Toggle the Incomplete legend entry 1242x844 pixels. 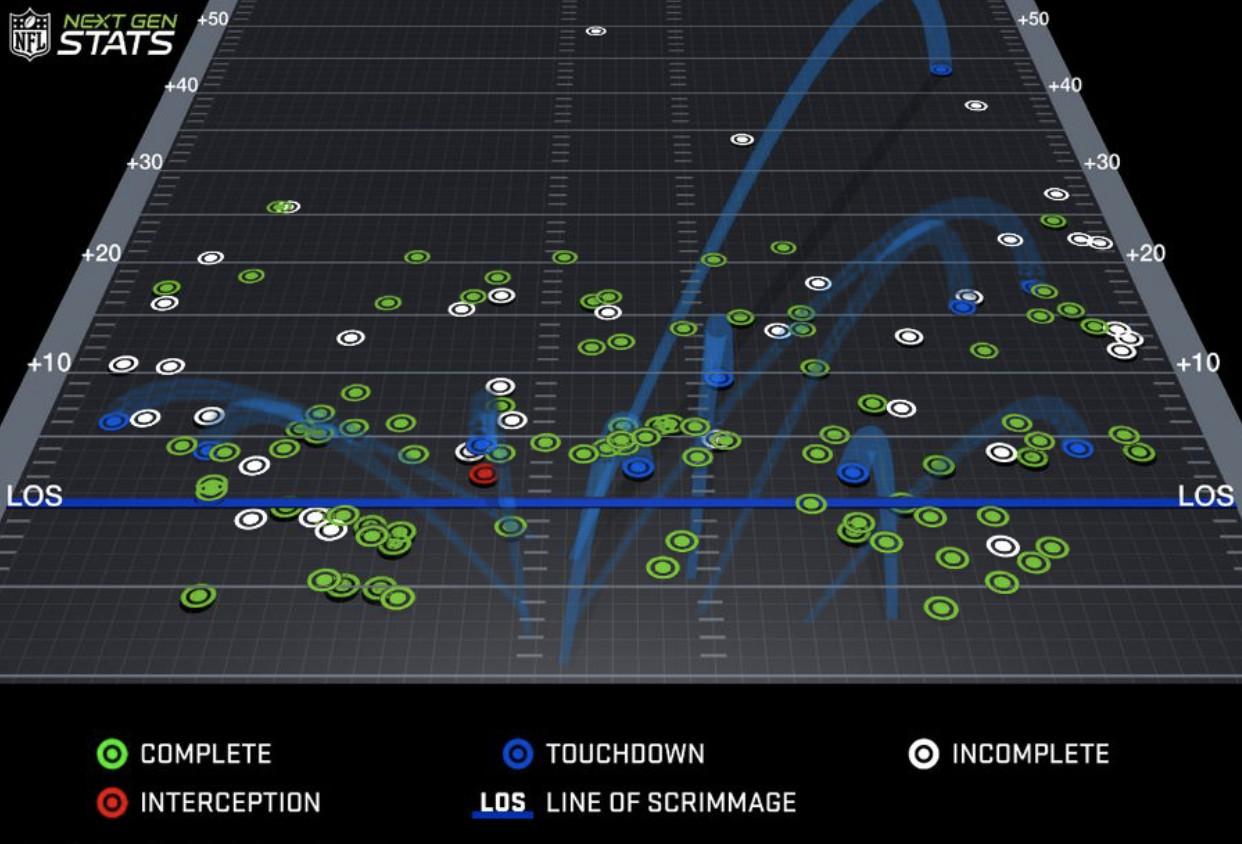point(1008,753)
